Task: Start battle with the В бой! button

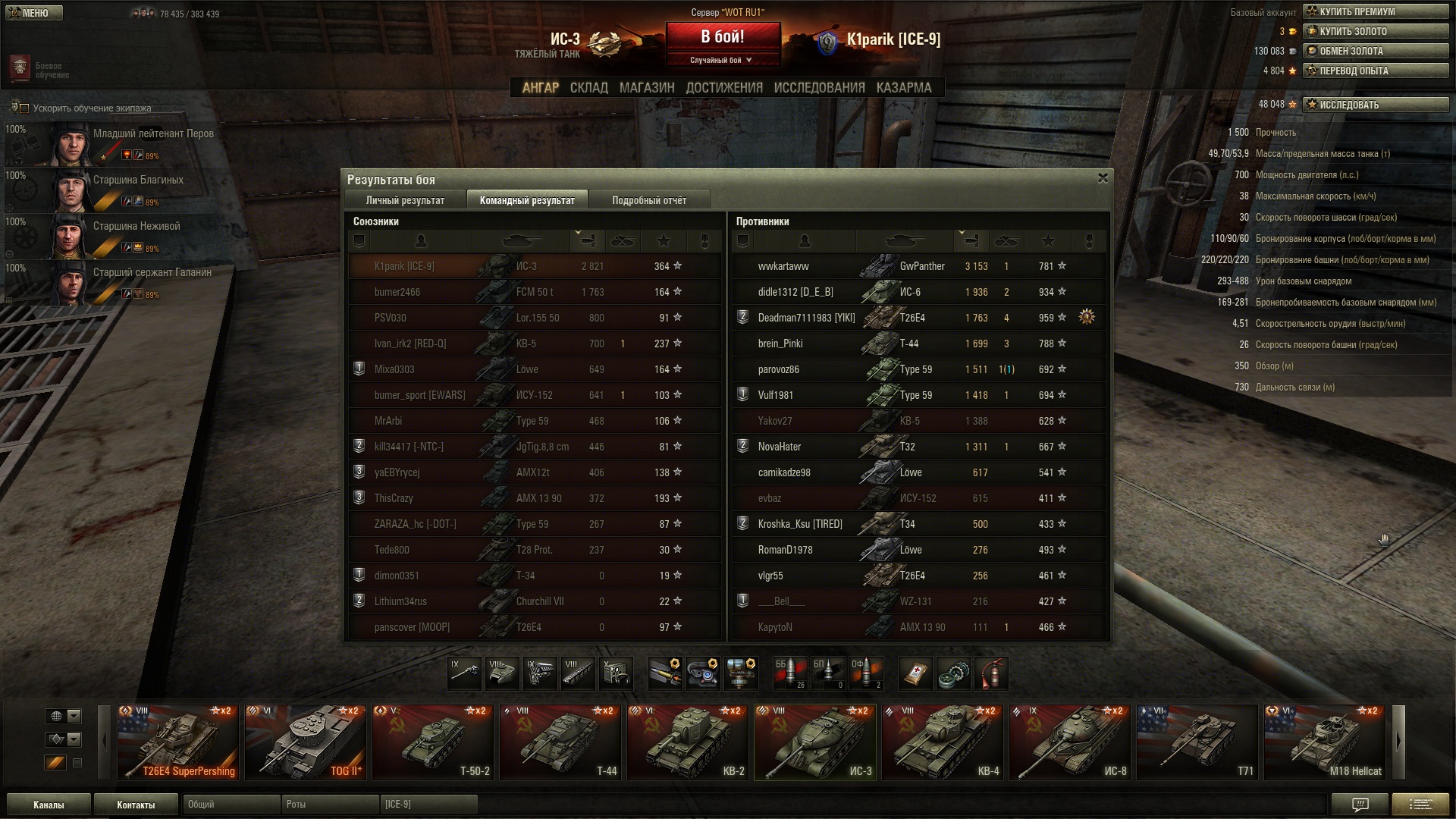Action: (x=723, y=37)
